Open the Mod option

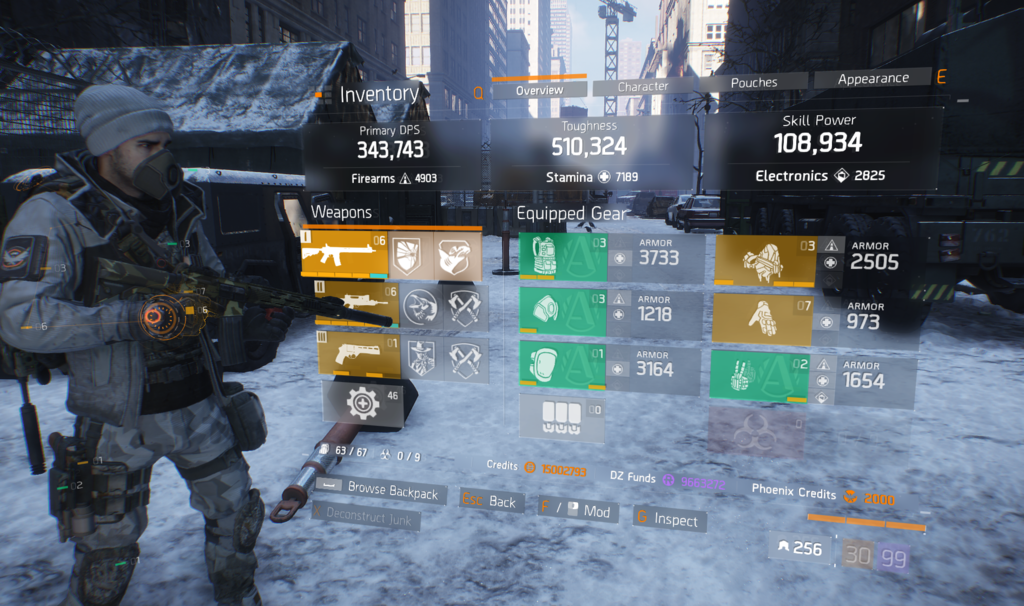point(578,511)
